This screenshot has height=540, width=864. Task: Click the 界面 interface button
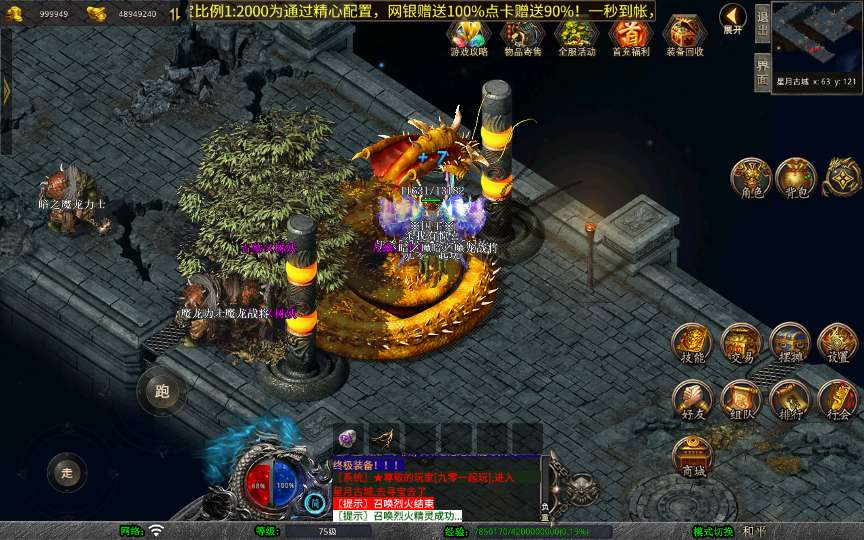point(762,71)
